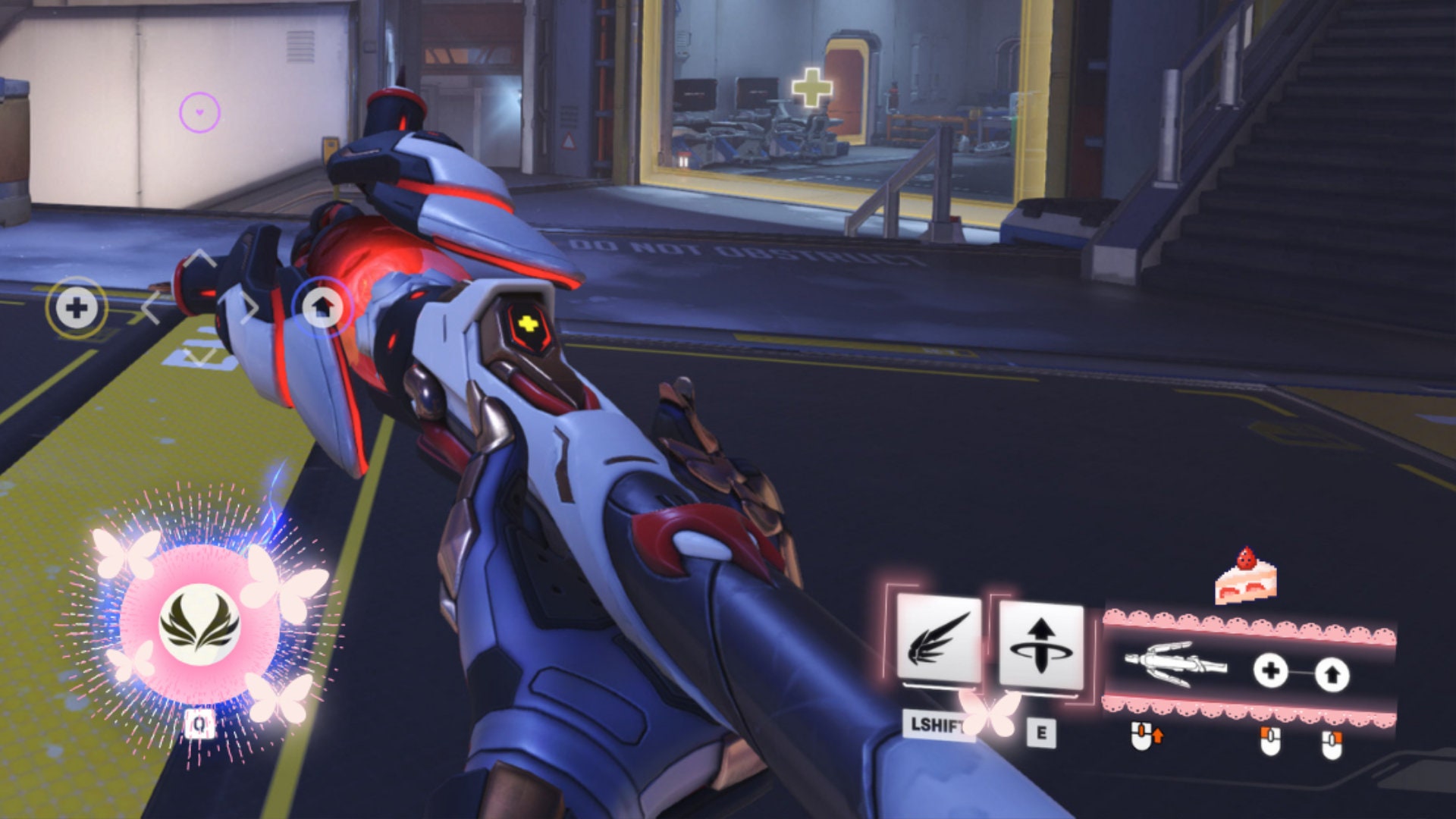
Task: Open the circular upward arrow waypoint marker
Action: pos(323,307)
